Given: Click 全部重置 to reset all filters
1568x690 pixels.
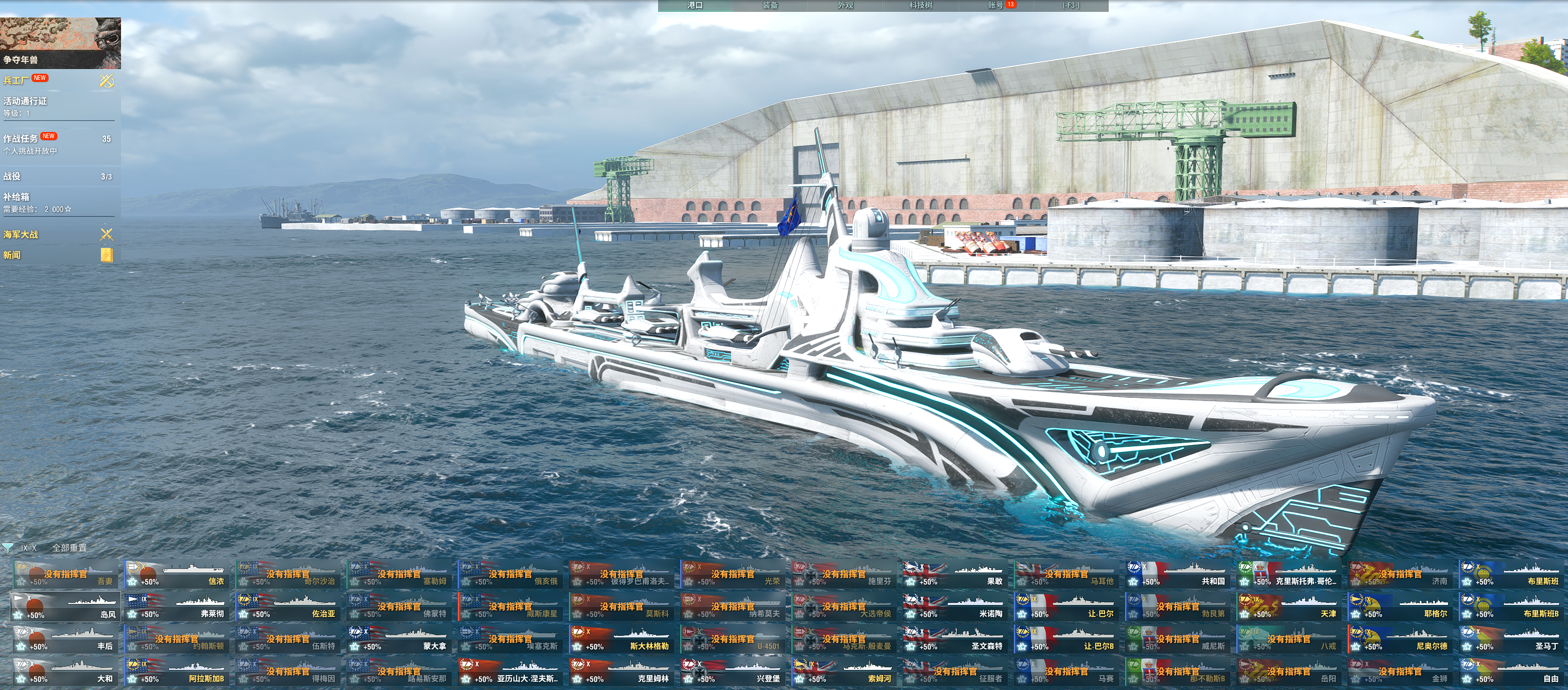Looking at the screenshot, I should [x=70, y=547].
